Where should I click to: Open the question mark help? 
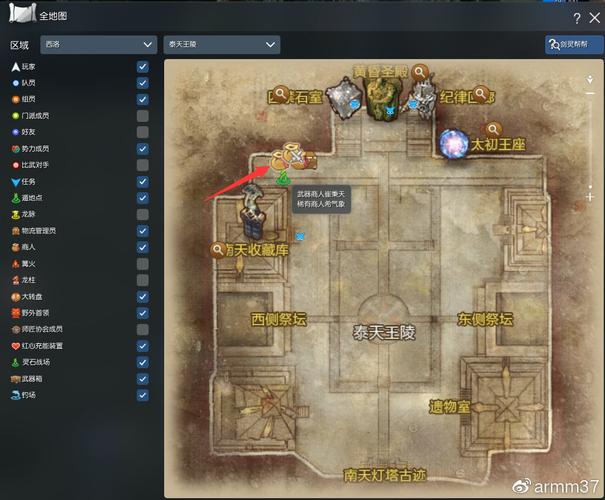576,18
